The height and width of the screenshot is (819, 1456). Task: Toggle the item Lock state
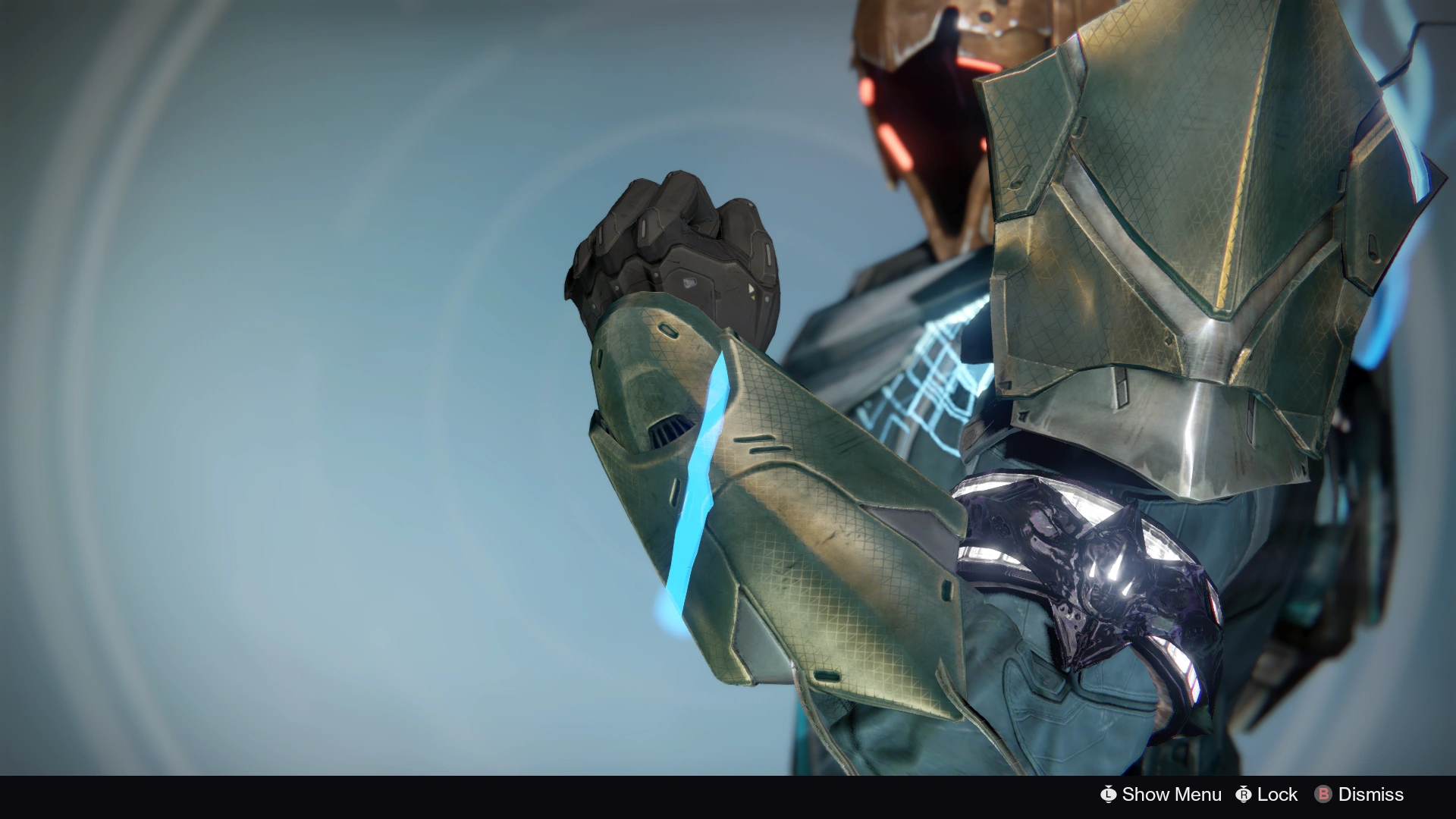click(x=1276, y=795)
